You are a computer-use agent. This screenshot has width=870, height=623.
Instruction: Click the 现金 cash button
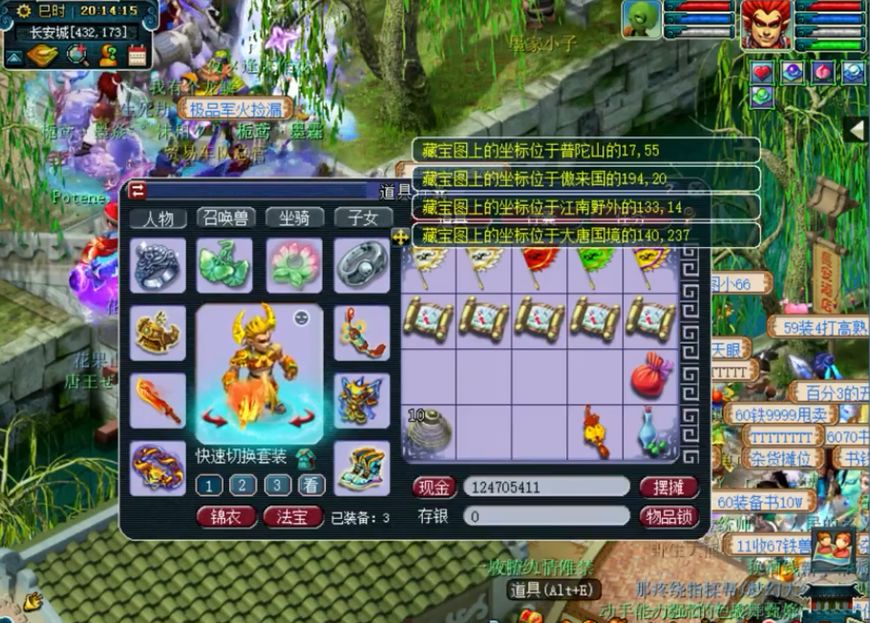point(434,487)
